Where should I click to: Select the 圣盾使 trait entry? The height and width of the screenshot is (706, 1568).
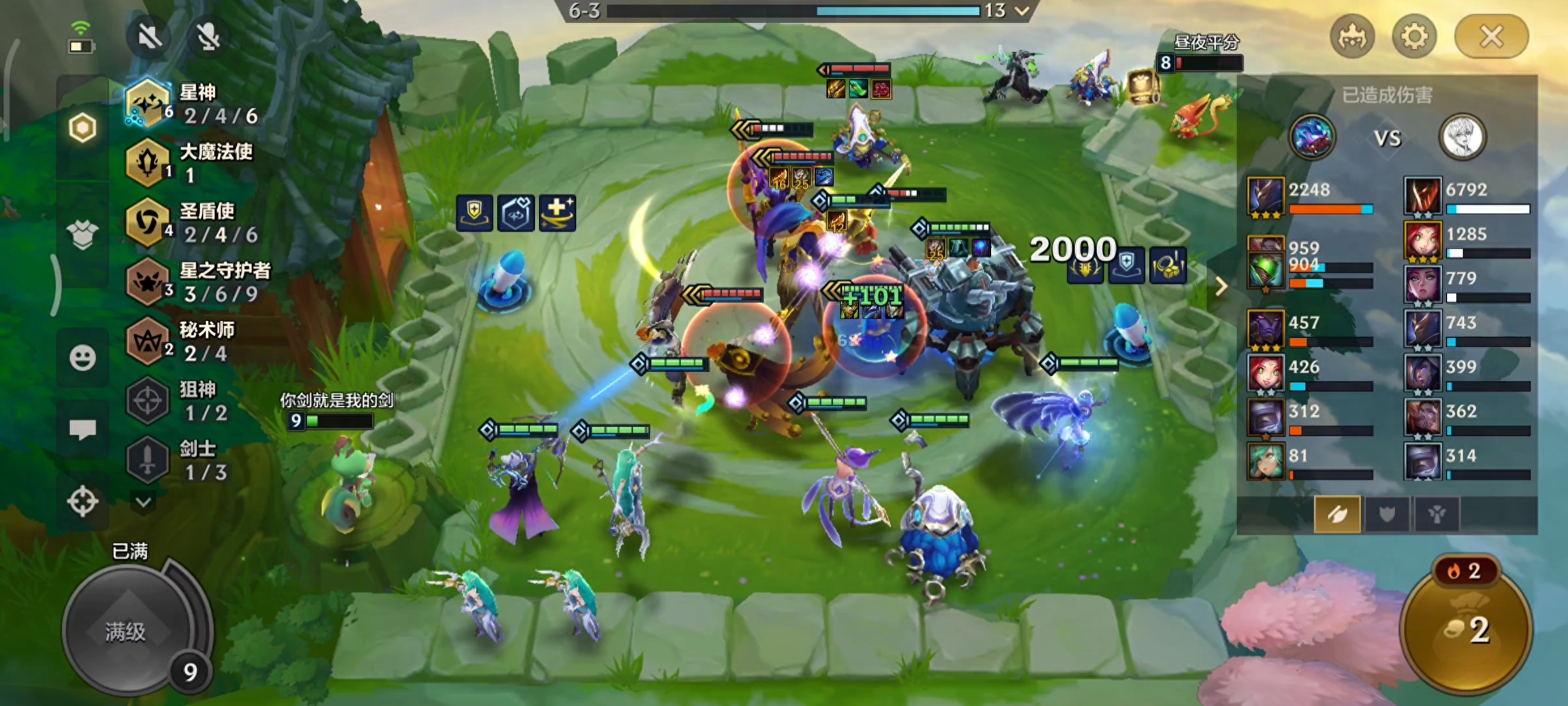click(196, 223)
